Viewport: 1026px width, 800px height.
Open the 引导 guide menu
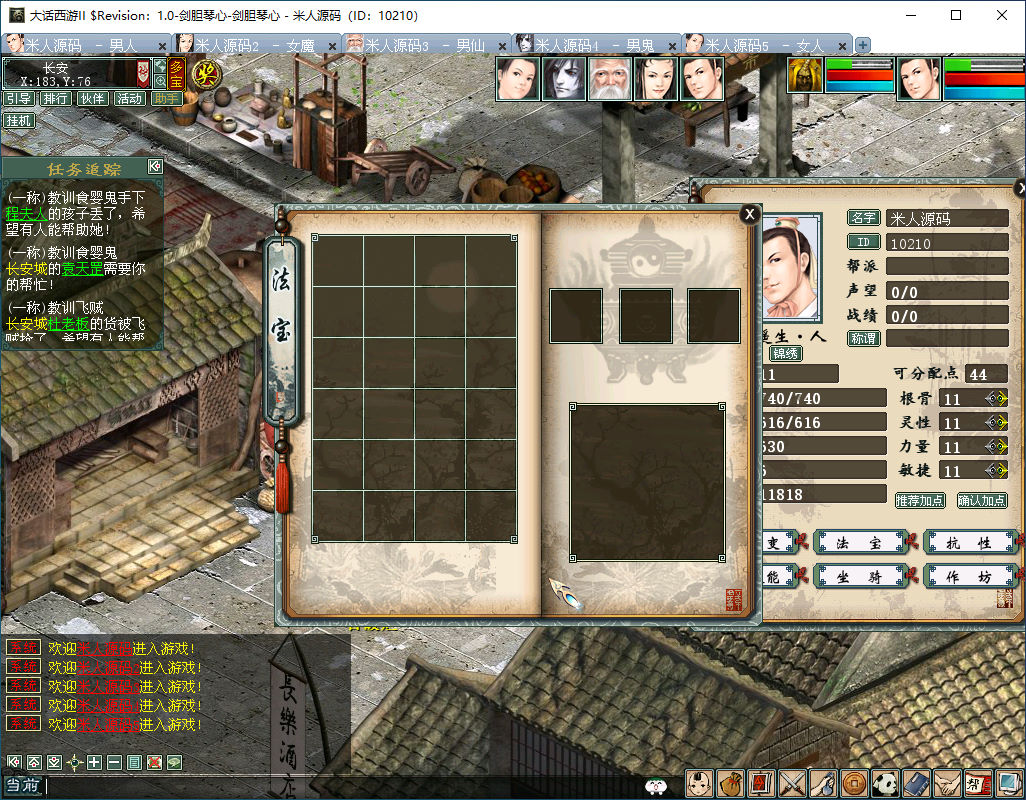pos(19,98)
